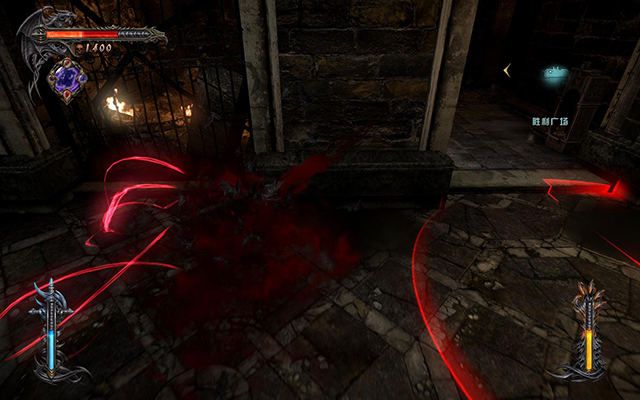Activate the orange Chaos Claws gauge
The height and width of the screenshot is (400, 640).
click(587, 331)
